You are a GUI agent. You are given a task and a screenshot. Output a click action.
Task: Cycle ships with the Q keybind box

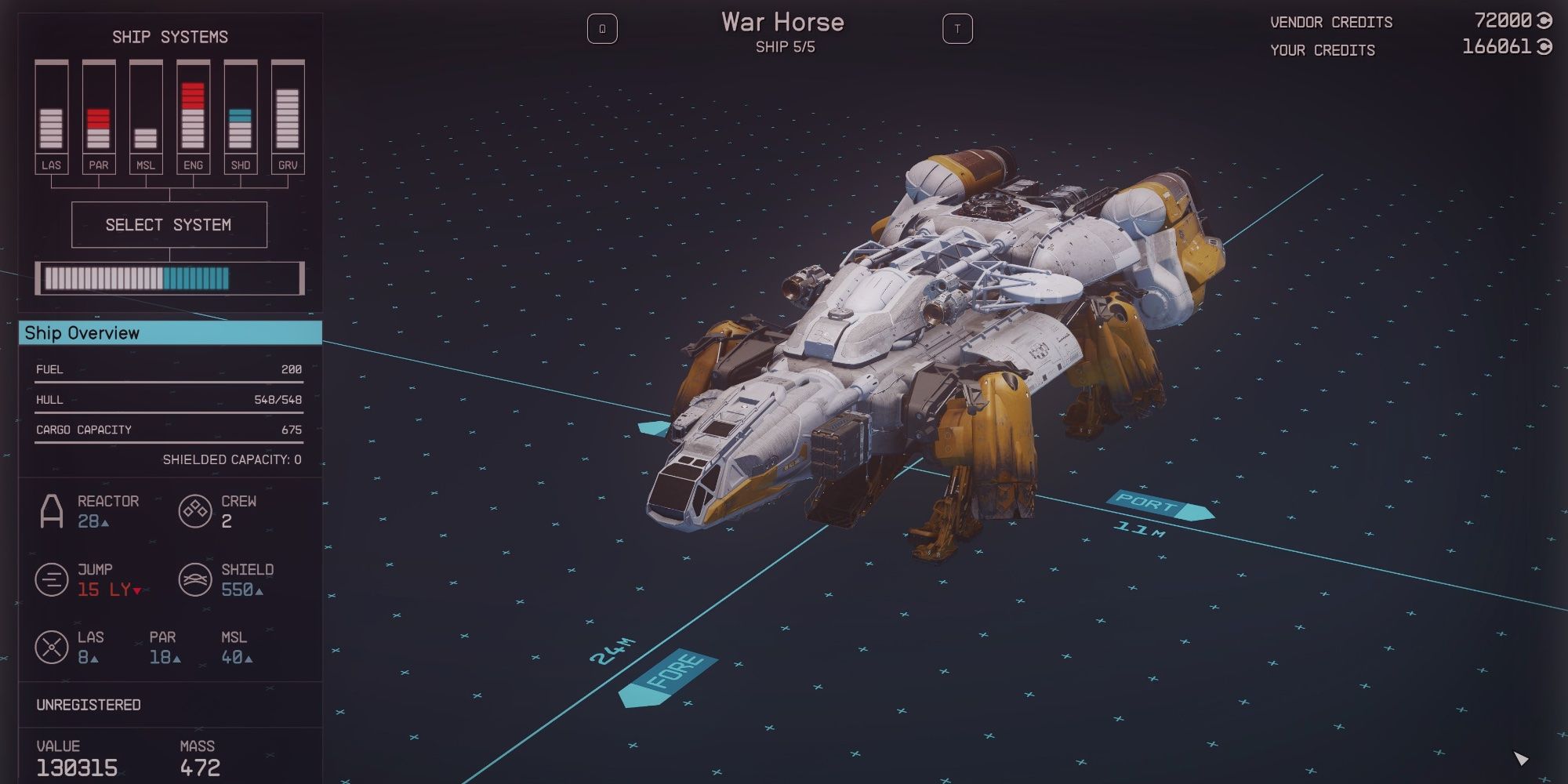tap(601, 27)
